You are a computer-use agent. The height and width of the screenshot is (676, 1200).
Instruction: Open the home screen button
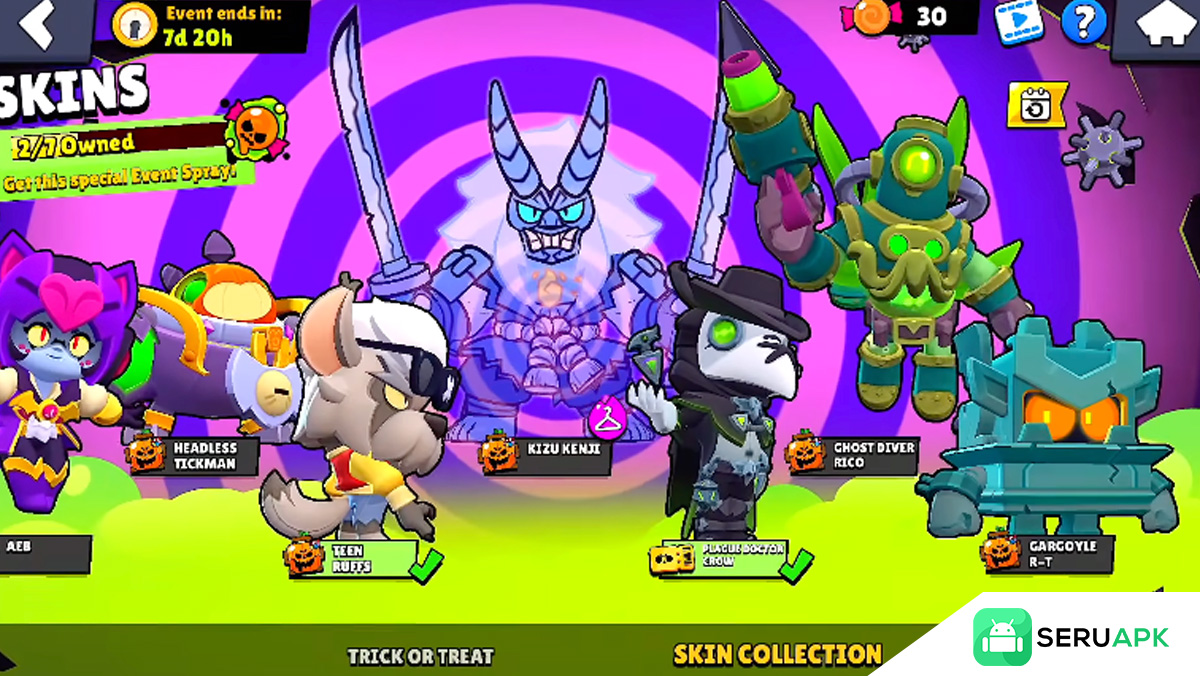[1160, 27]
